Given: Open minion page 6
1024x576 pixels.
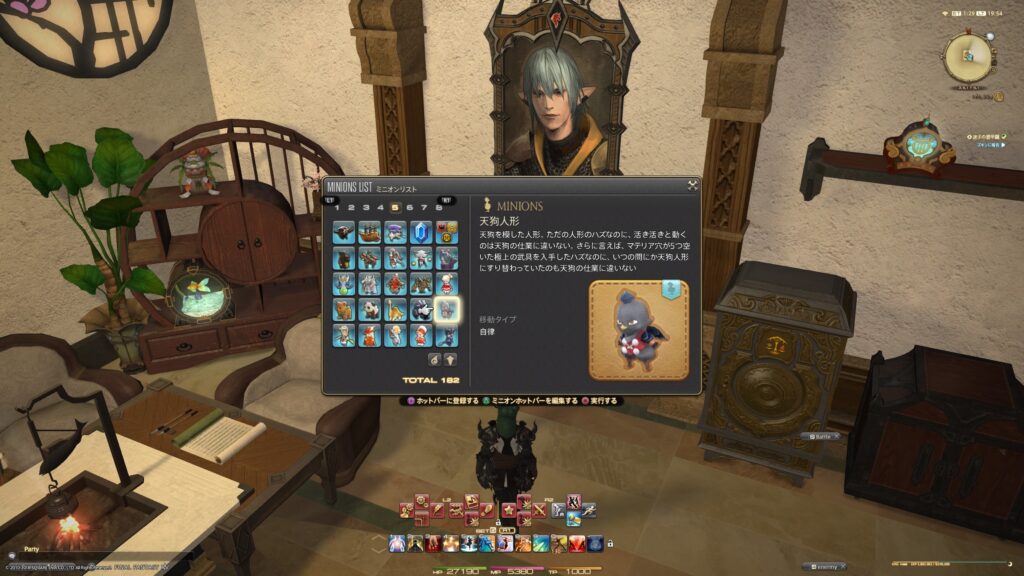Looking at the screenshot, I should 410,207.
